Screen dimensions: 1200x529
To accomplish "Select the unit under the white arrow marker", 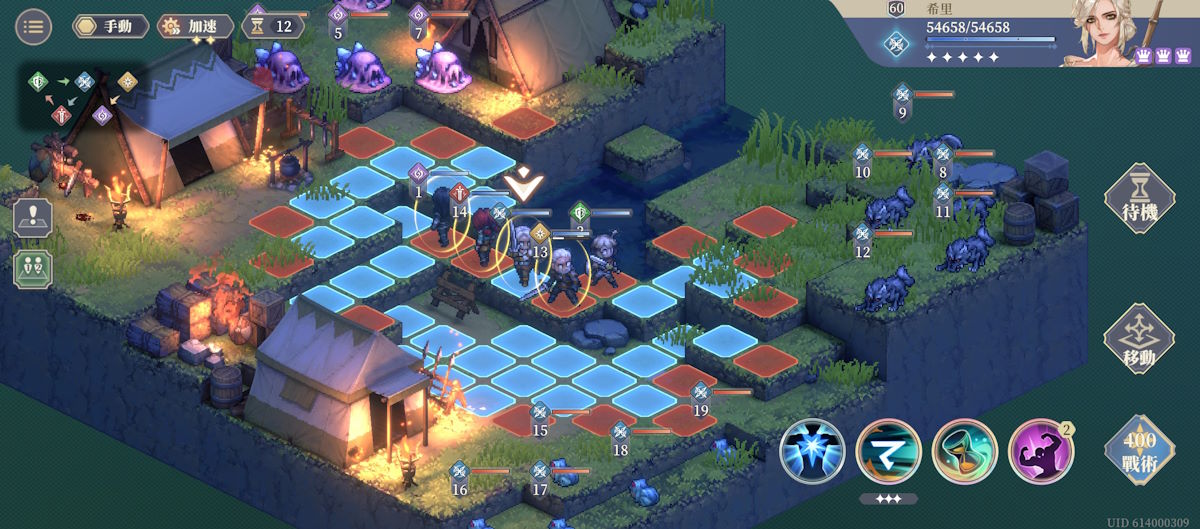I will tap(521, 256).
